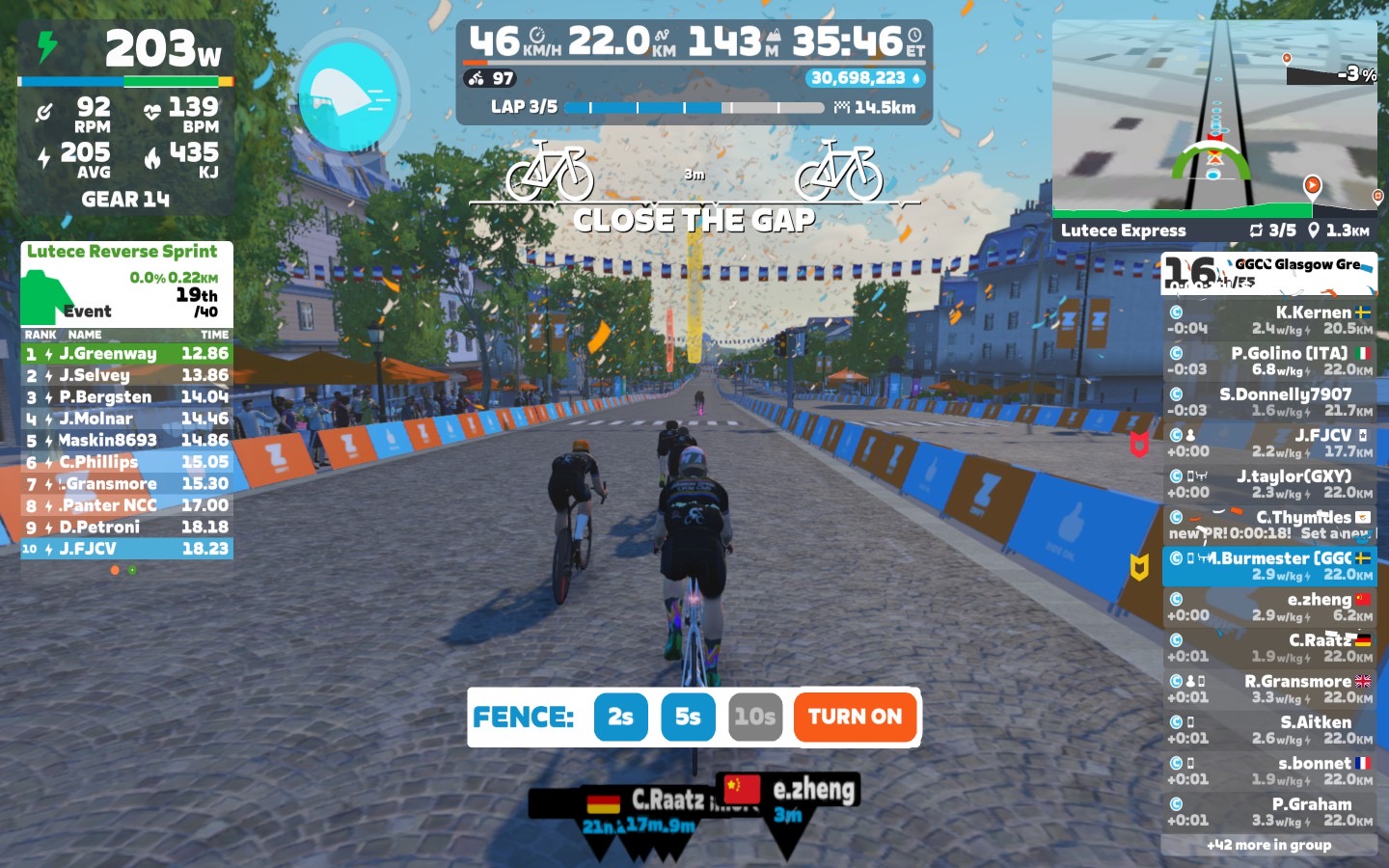Click R.Gransmore's rider row
The image size is (1389, 868).
point(1268,689)
